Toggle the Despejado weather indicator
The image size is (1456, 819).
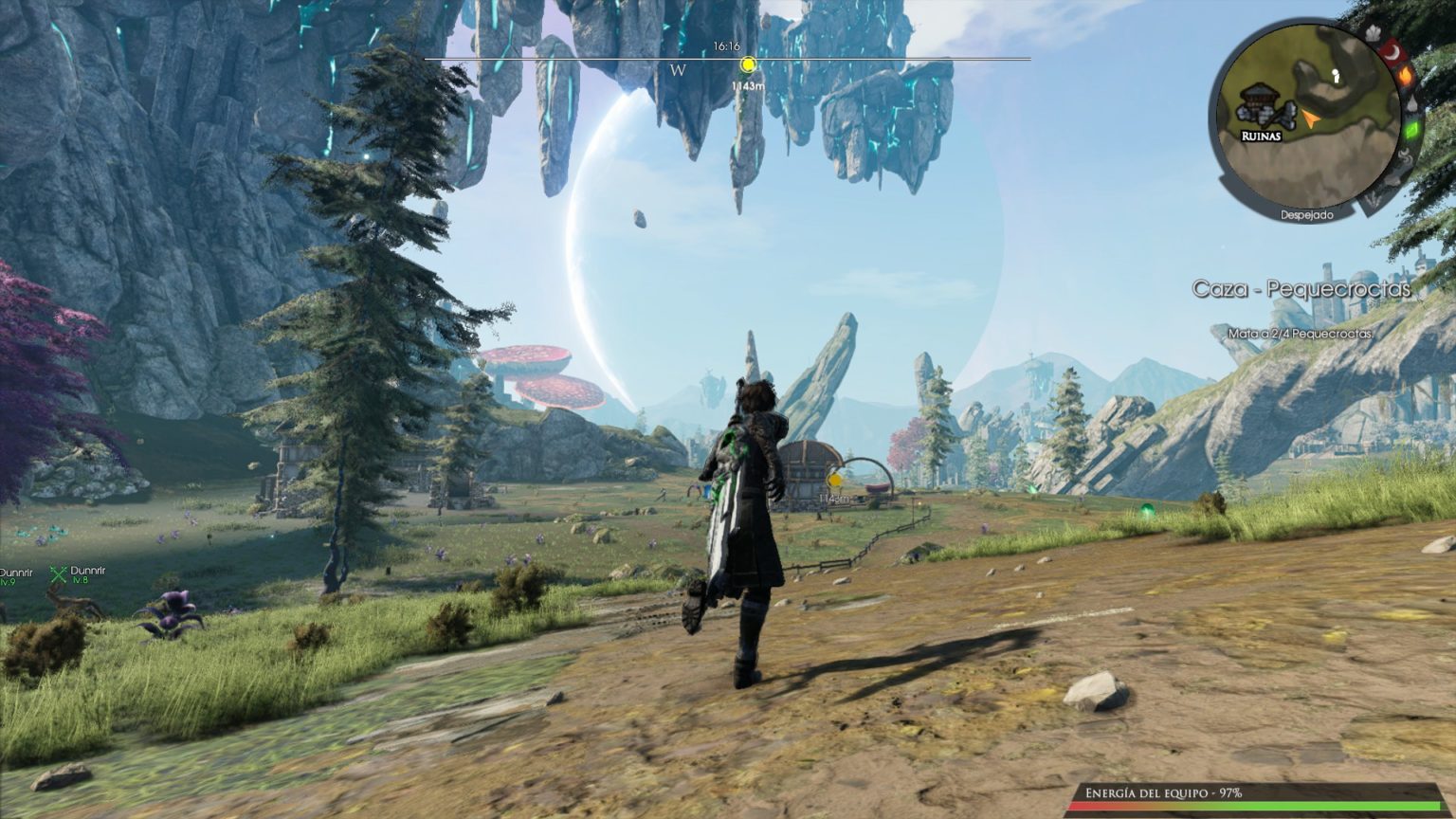pyautogui.click(x=1307, y=213)
